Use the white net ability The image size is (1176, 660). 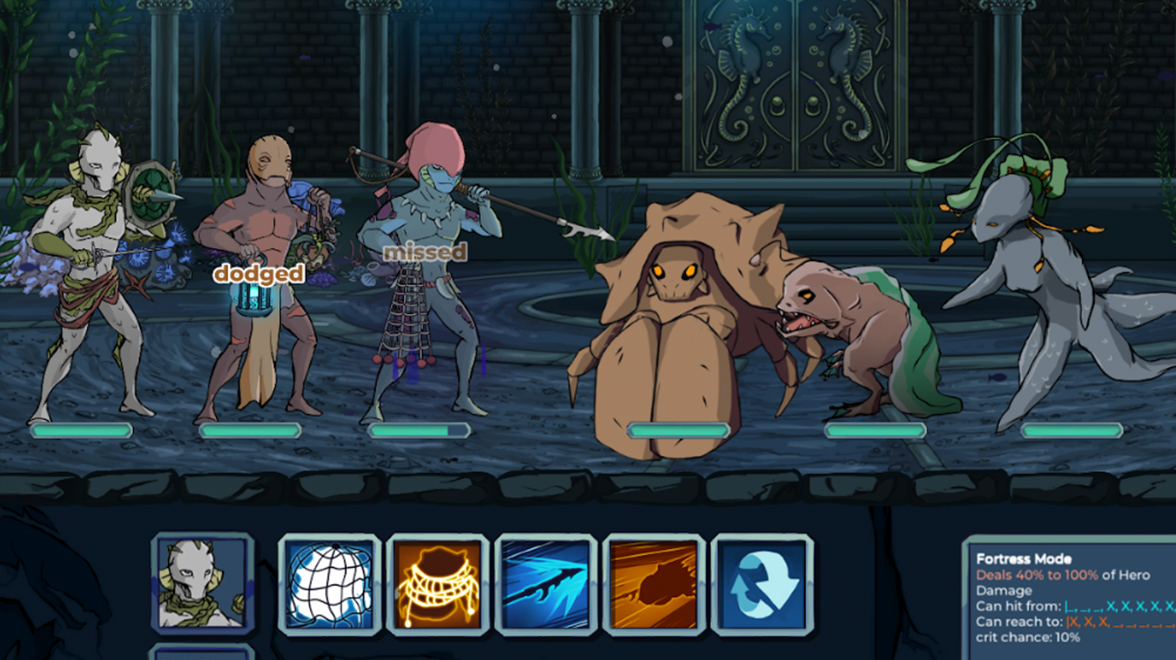point(329,585)
